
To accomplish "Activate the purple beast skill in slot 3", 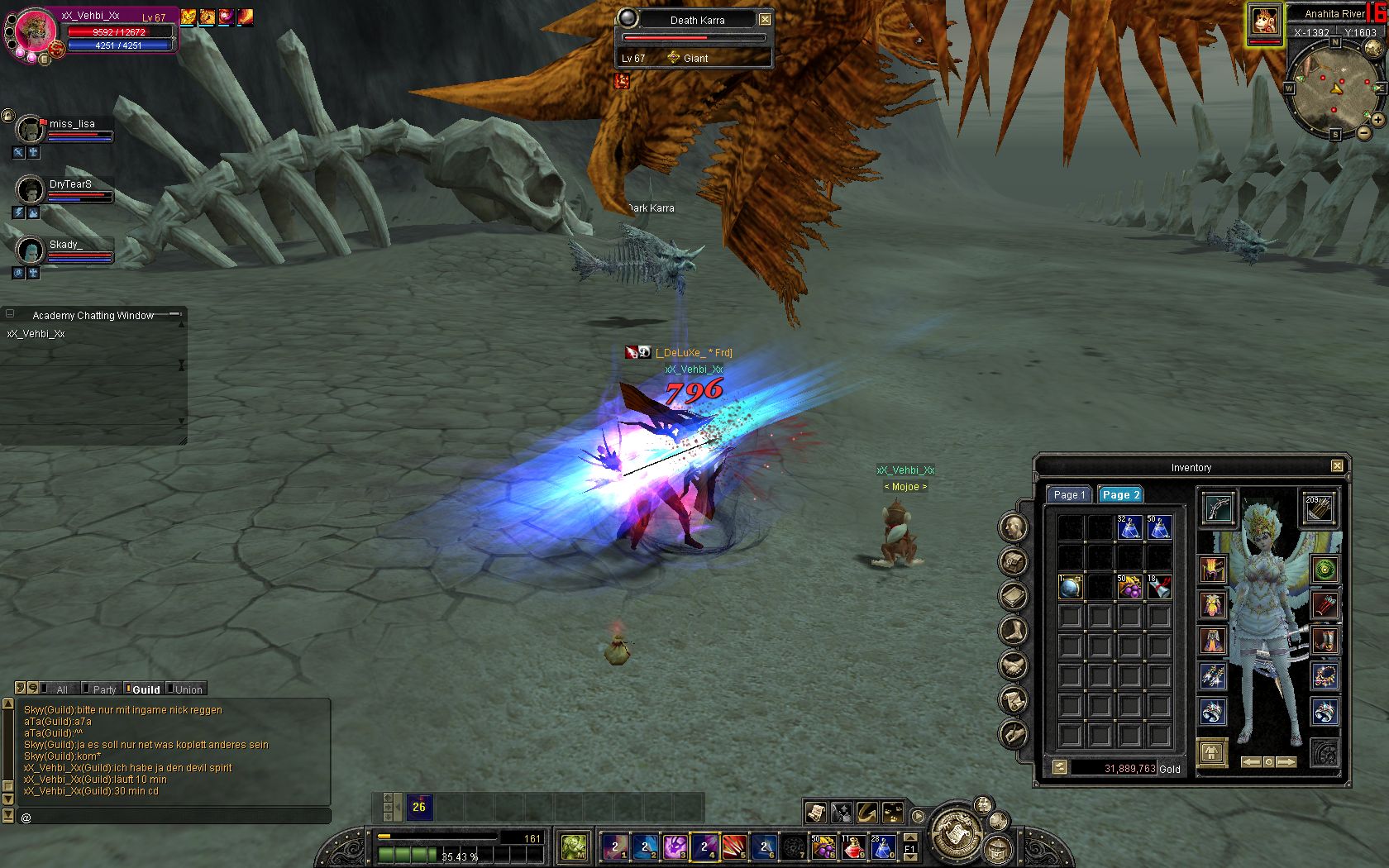I will [675, 847].
